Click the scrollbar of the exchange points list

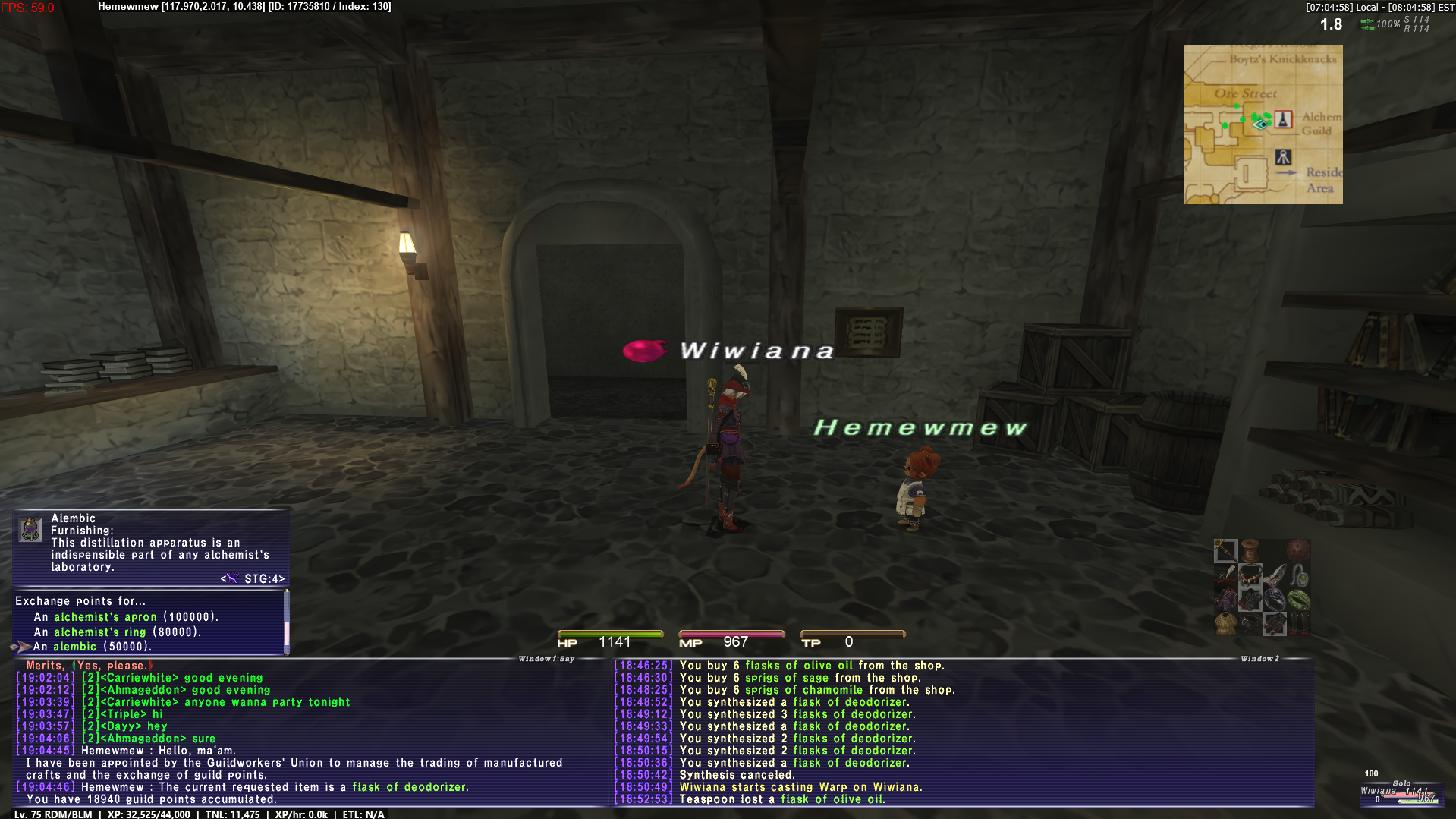[x=286, y=622]
